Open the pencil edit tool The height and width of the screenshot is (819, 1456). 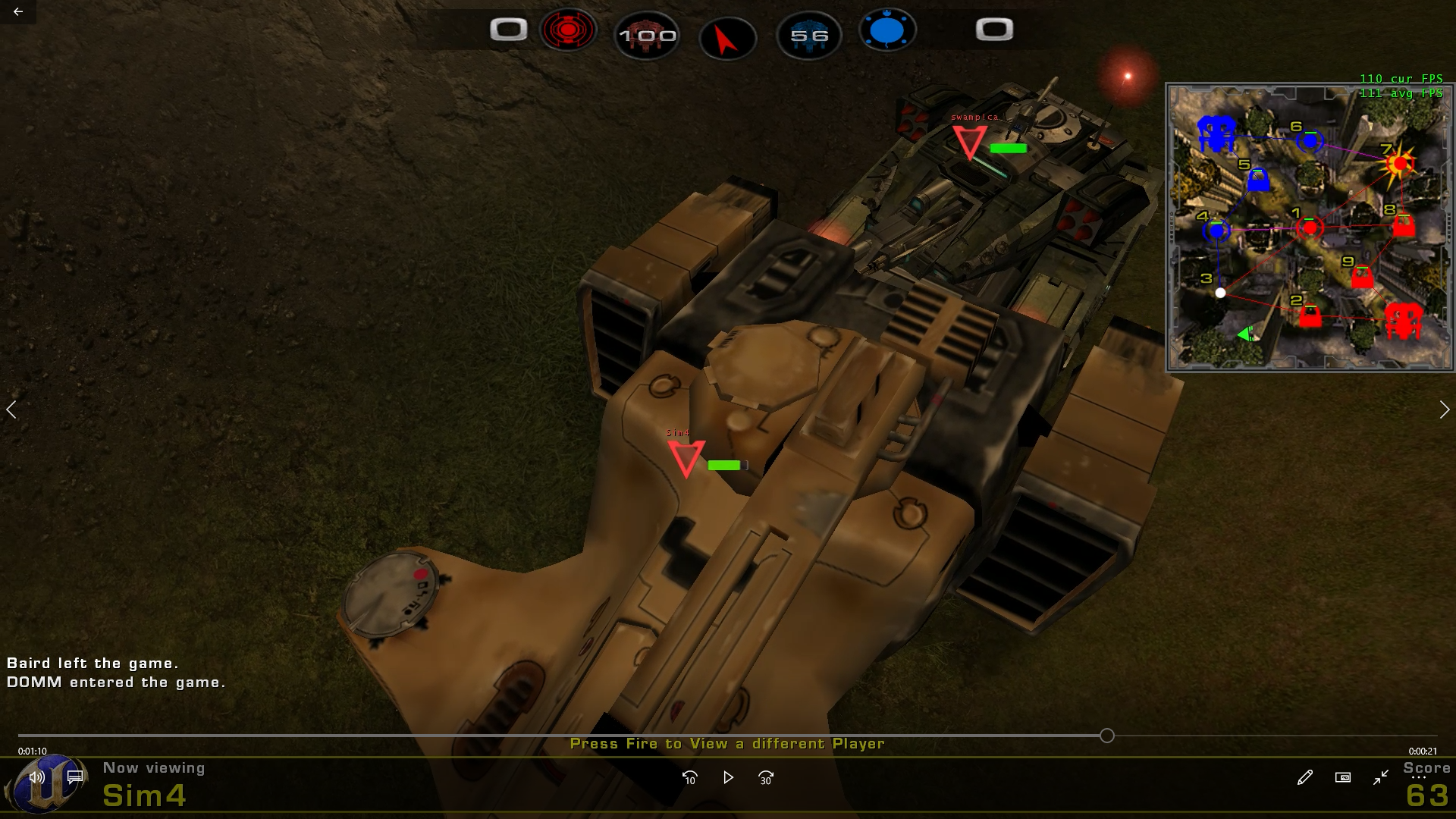click(1304, 777)
